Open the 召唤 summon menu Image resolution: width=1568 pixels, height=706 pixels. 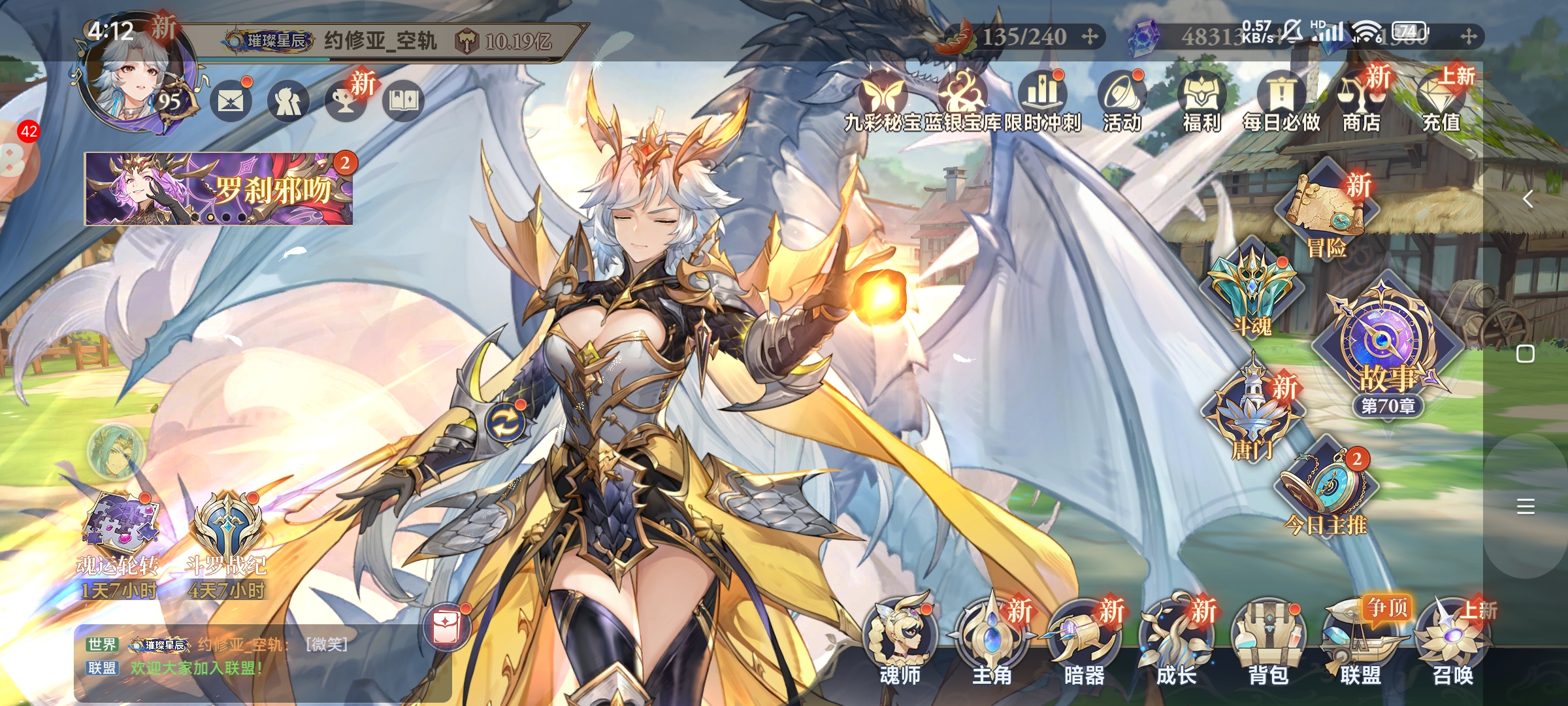[1453, 639]
